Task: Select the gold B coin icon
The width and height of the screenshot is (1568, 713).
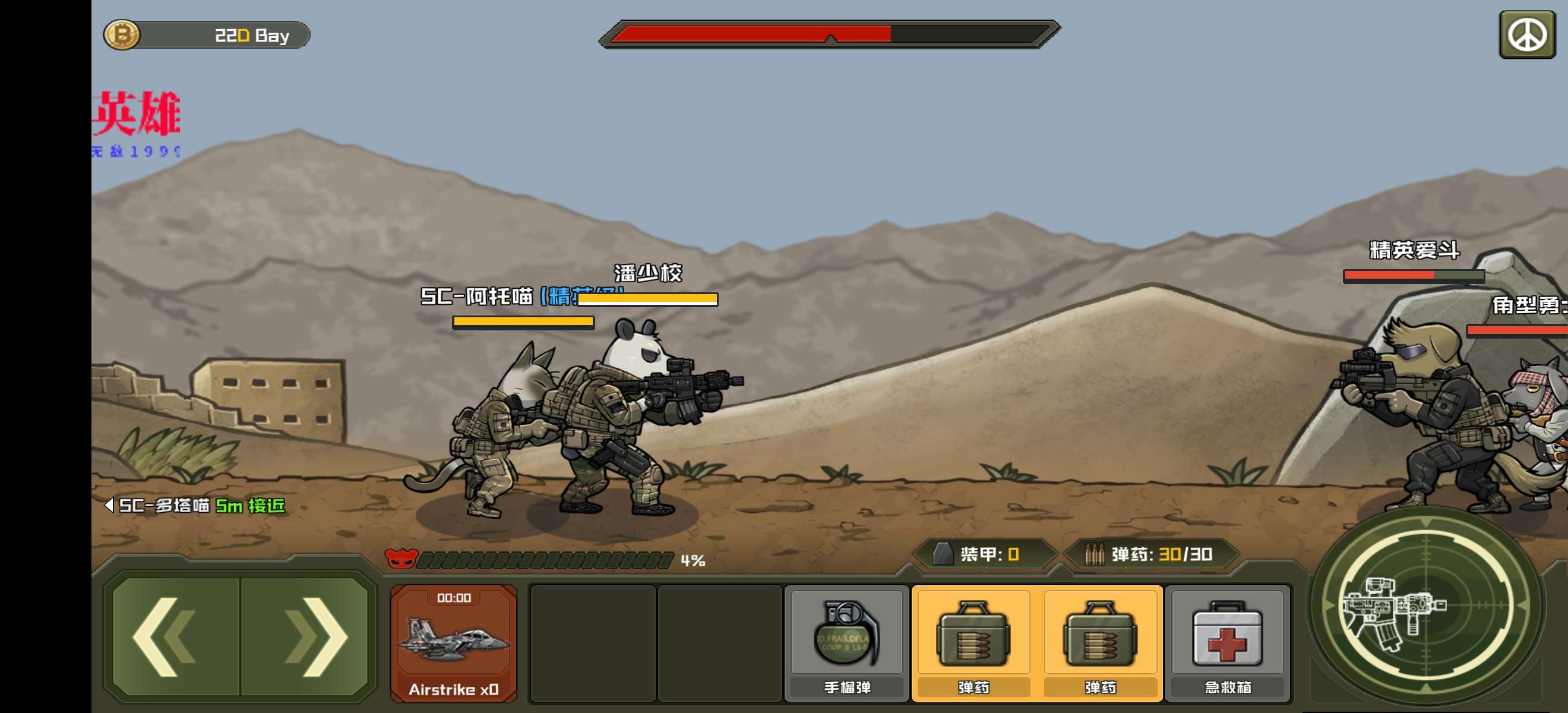Action: (x=122, y=34)
